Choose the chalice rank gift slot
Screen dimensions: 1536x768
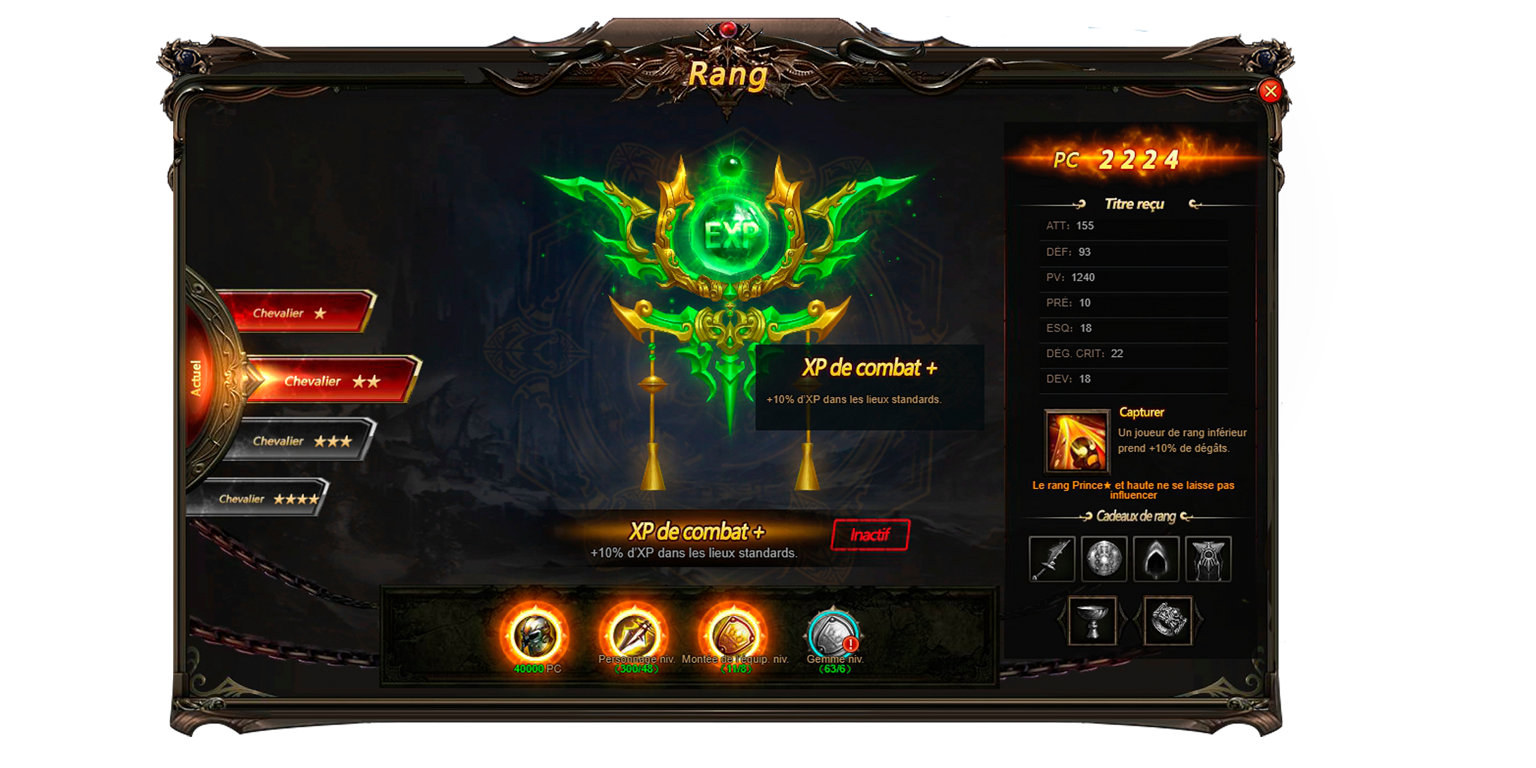pyautogui.click(x=1092, y=621)
